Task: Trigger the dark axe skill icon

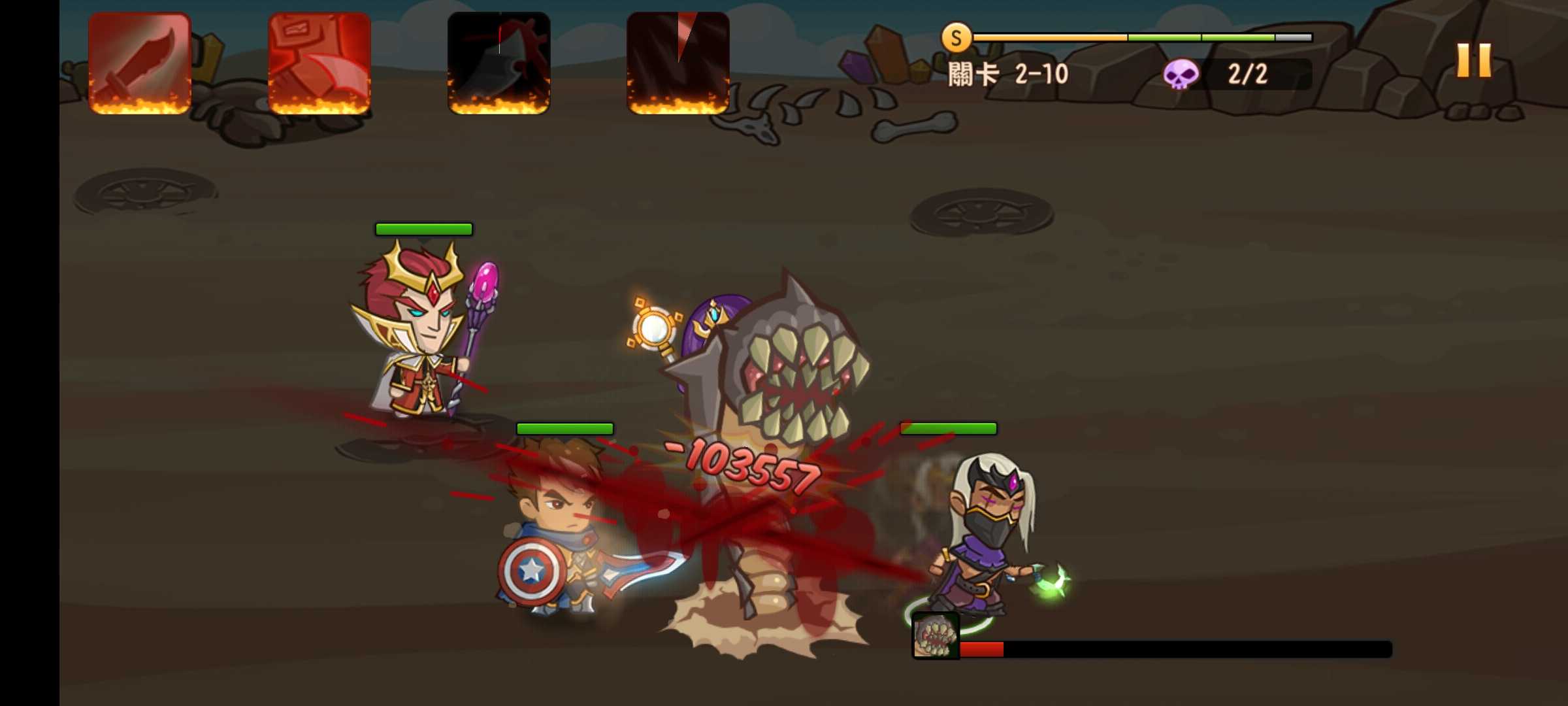Action: point(498,63)
